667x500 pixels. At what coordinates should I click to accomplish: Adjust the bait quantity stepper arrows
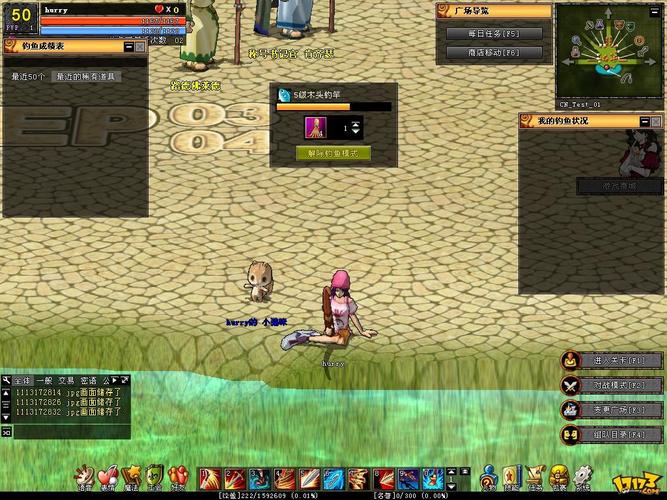pos(356,129)
